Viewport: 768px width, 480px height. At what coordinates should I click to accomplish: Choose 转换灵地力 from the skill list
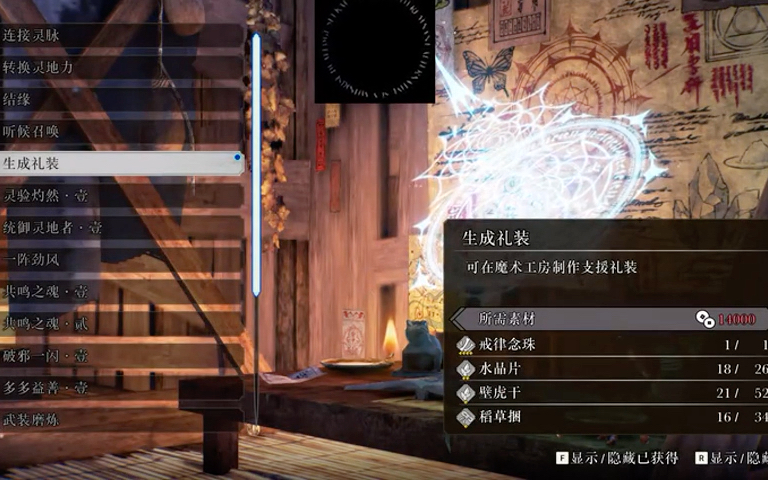pyautogui.click(x=120, y=67)
